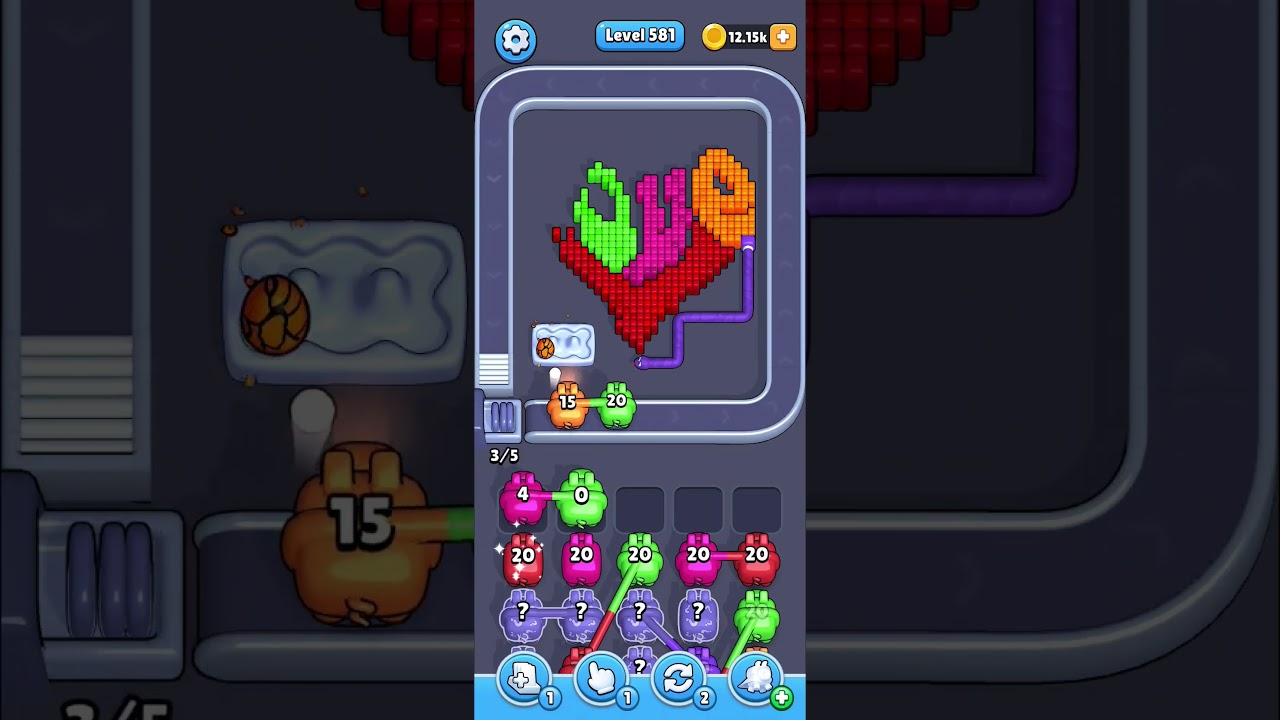Image resolution: width=1280 pixels, height=720 pixels.
Task: Open the 3/5 progress counter
Action: click(503, 455)
